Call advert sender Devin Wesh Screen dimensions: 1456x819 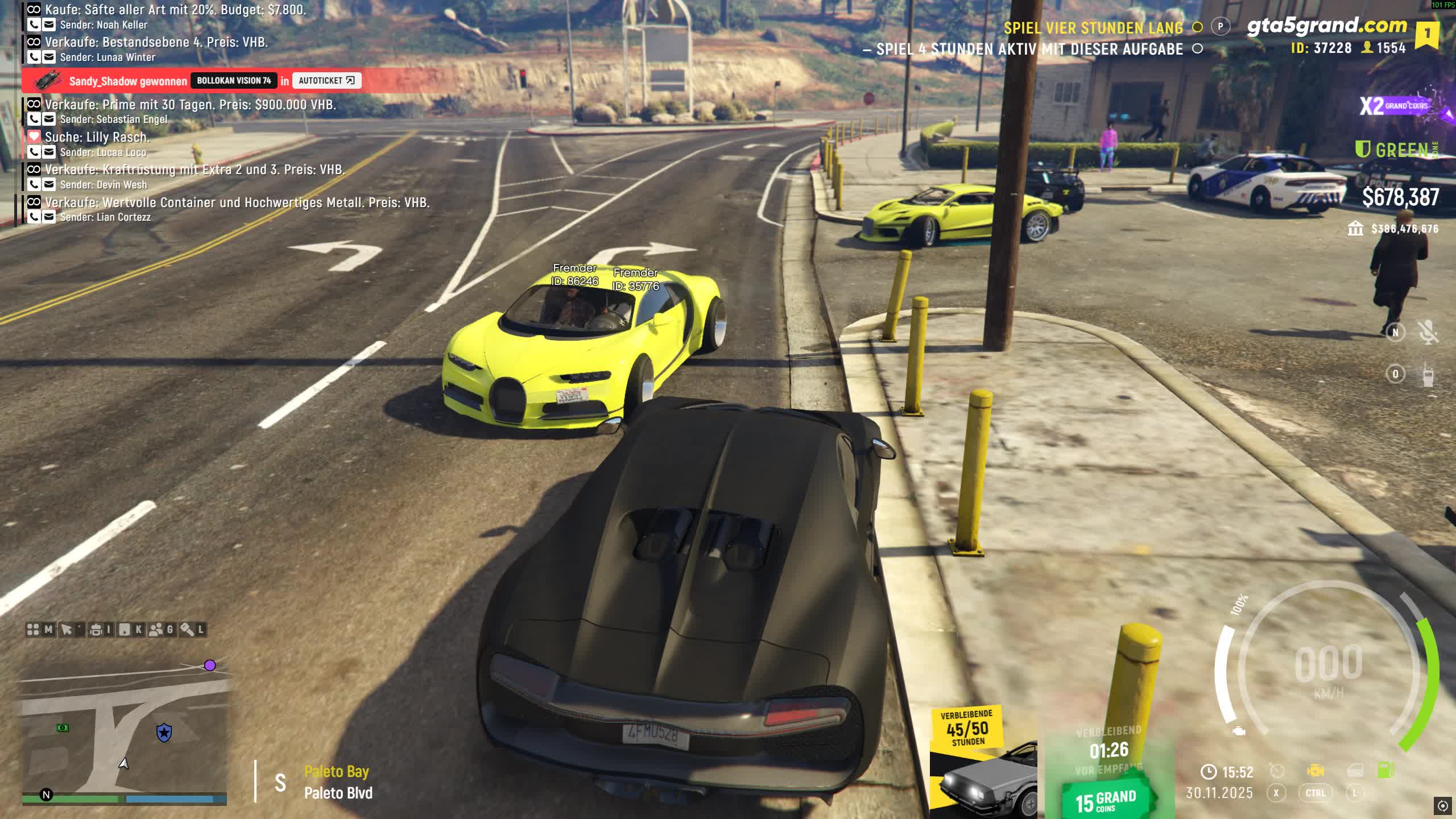coord(34,185)
